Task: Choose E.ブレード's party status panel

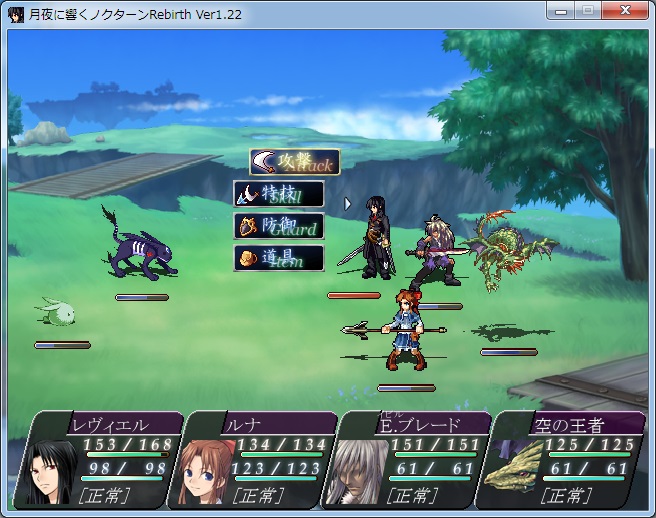Action: (x=411, y=459)
